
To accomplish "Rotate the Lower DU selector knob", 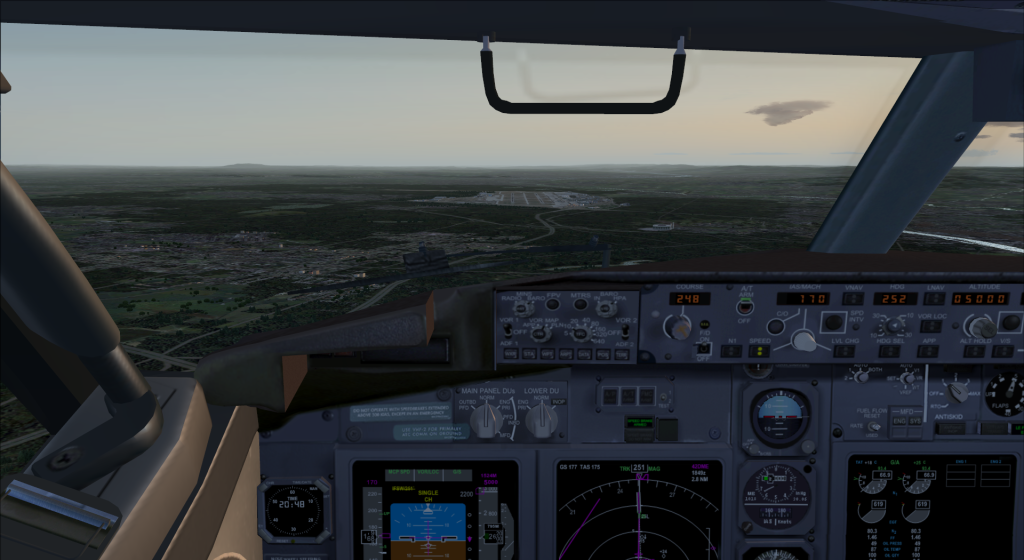I will (540, 422).
